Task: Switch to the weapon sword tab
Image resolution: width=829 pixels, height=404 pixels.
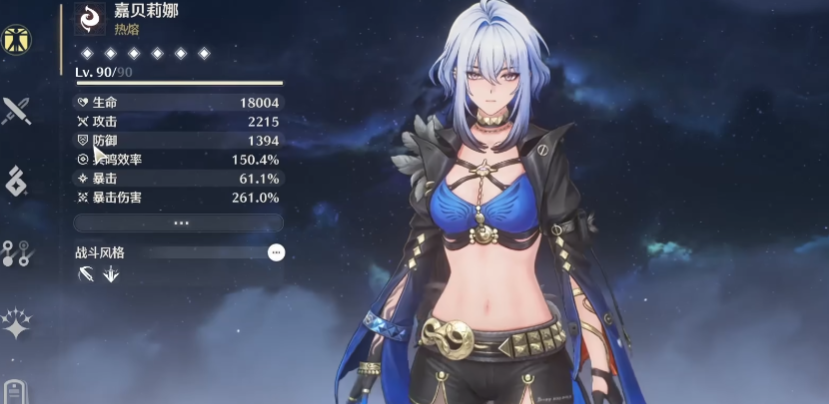Action: pyautogui.click(x=16, y=110)
